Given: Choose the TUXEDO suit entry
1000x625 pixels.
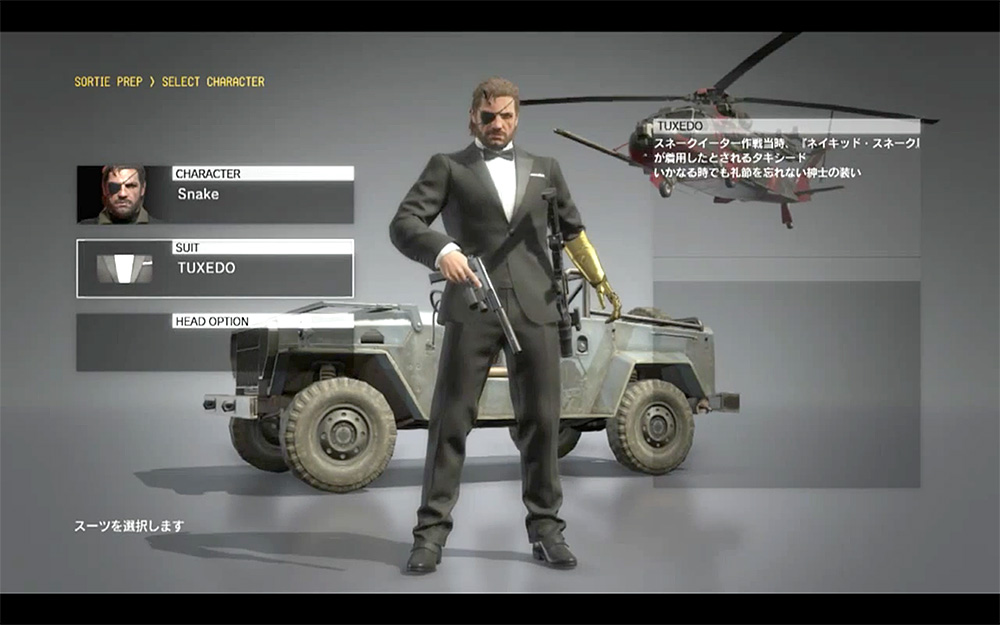Looking at the screenshot, I should 215,268.
